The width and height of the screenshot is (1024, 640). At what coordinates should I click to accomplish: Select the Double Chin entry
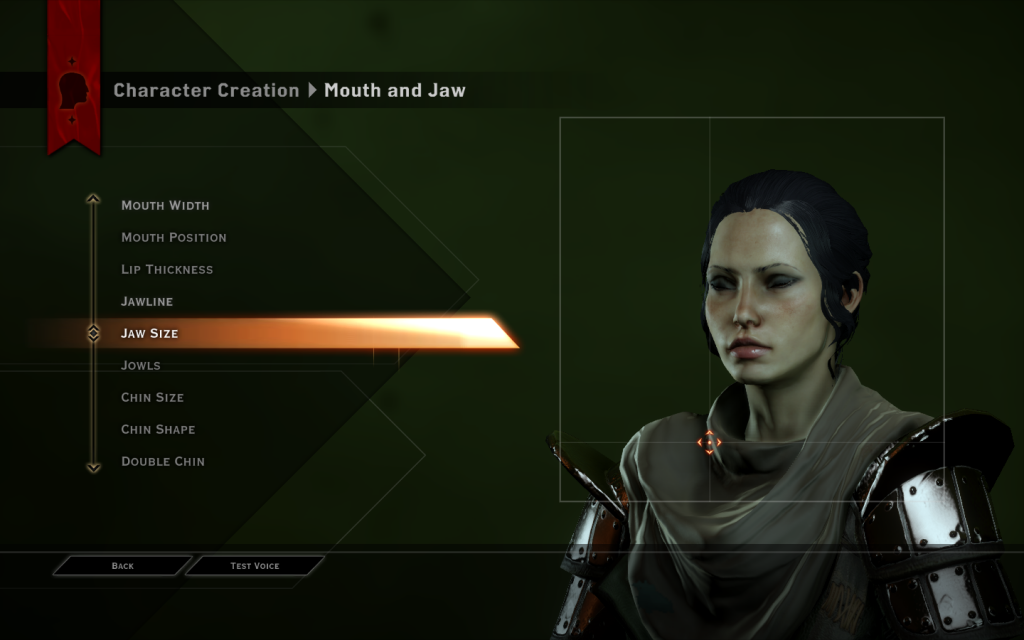tap(163, 462)
